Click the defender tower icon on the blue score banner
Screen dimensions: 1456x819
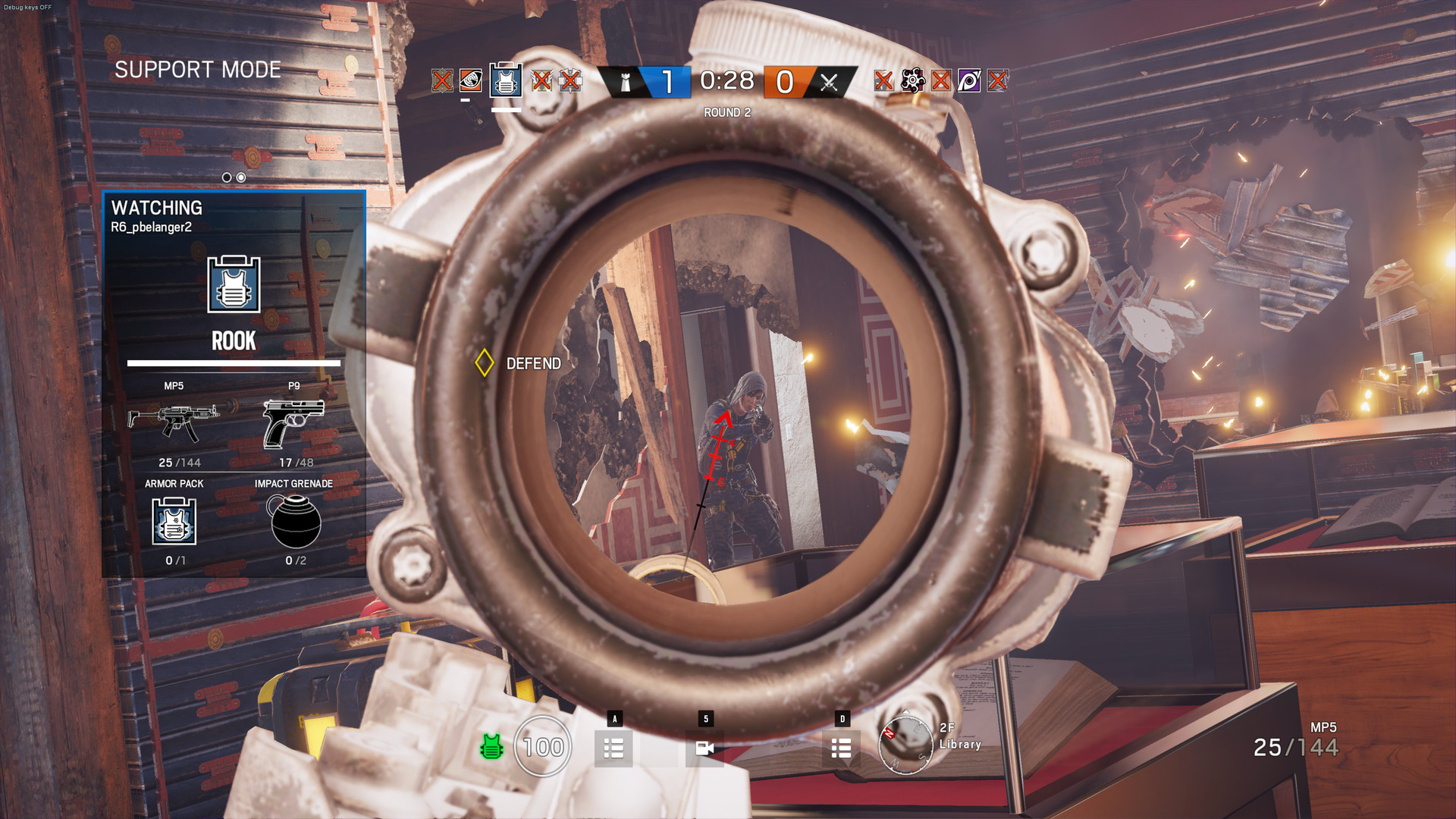click(624, 82)
